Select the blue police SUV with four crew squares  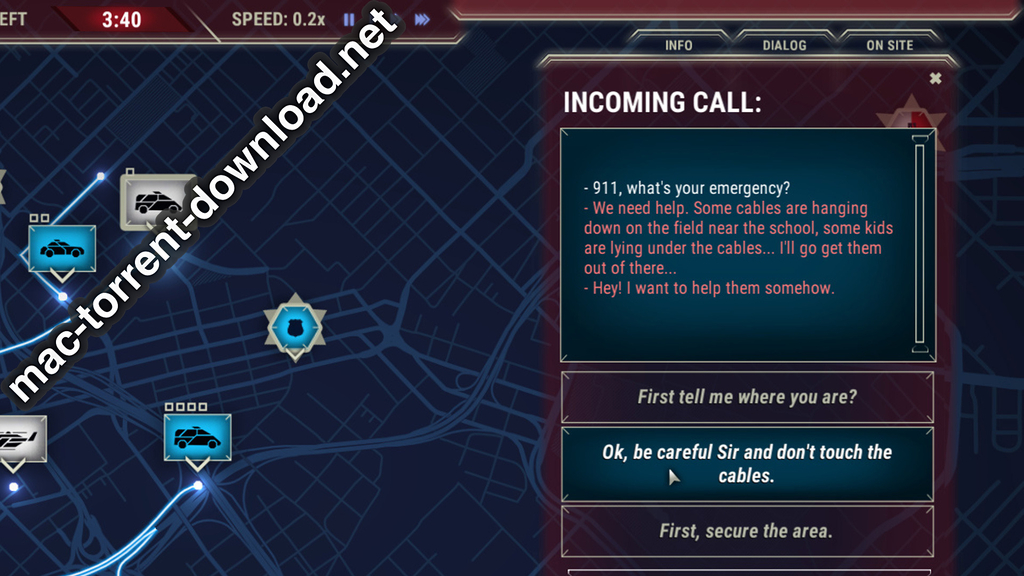pos(197,438)
